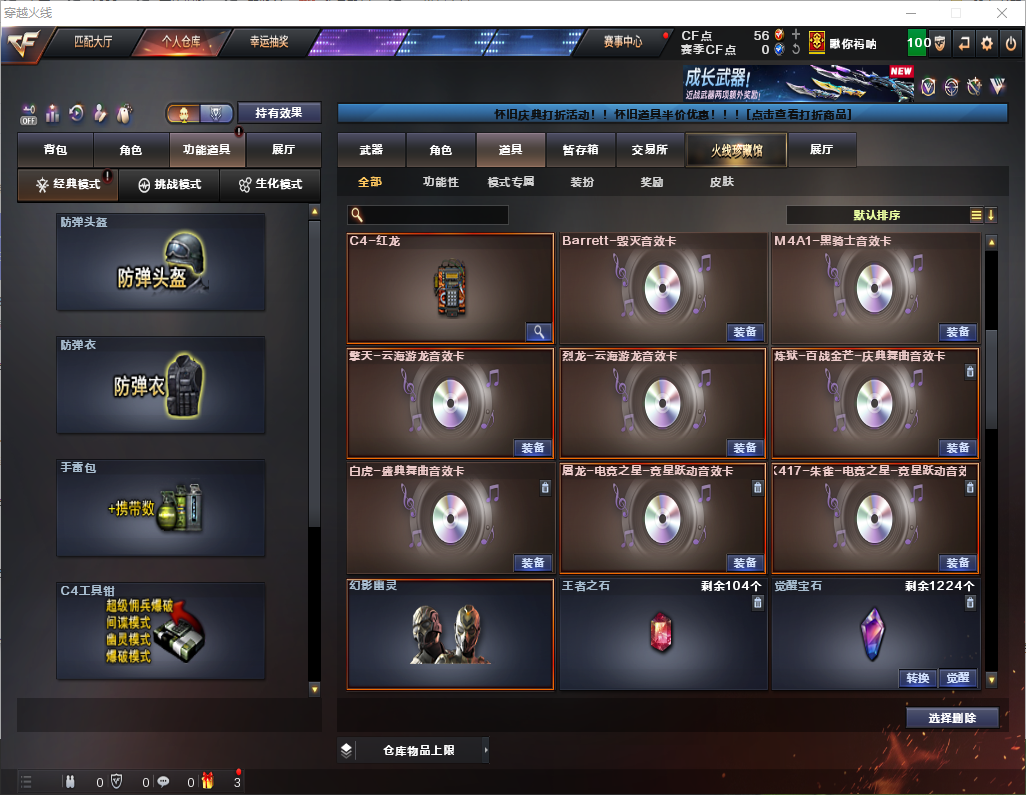Open the 默认排序 sort dropdown
The height and width of the screenshot is (795, 1026).
pos(876,215)
